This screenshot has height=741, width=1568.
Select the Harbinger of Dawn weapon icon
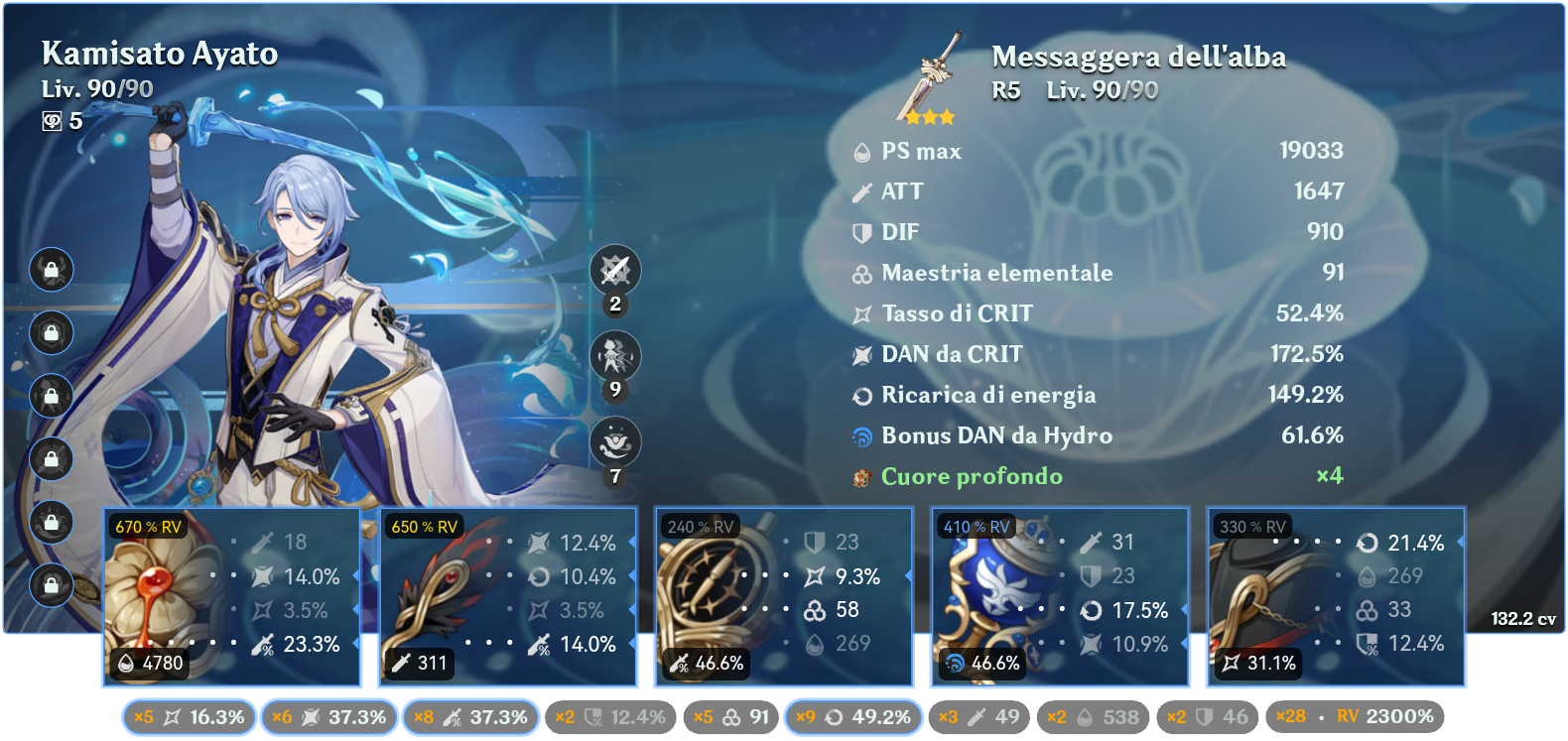(x=930, y=74)
